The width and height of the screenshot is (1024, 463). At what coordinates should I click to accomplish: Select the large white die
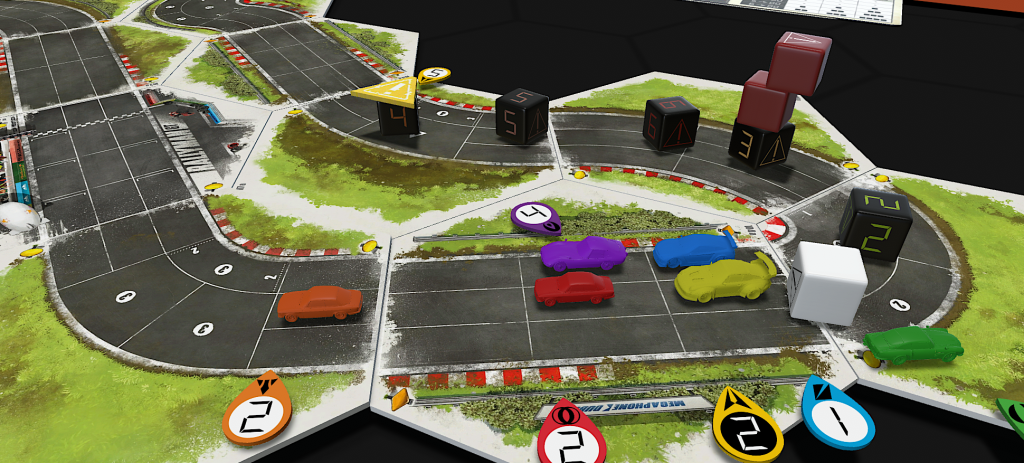pyautogui.click(x=828, y=283)
